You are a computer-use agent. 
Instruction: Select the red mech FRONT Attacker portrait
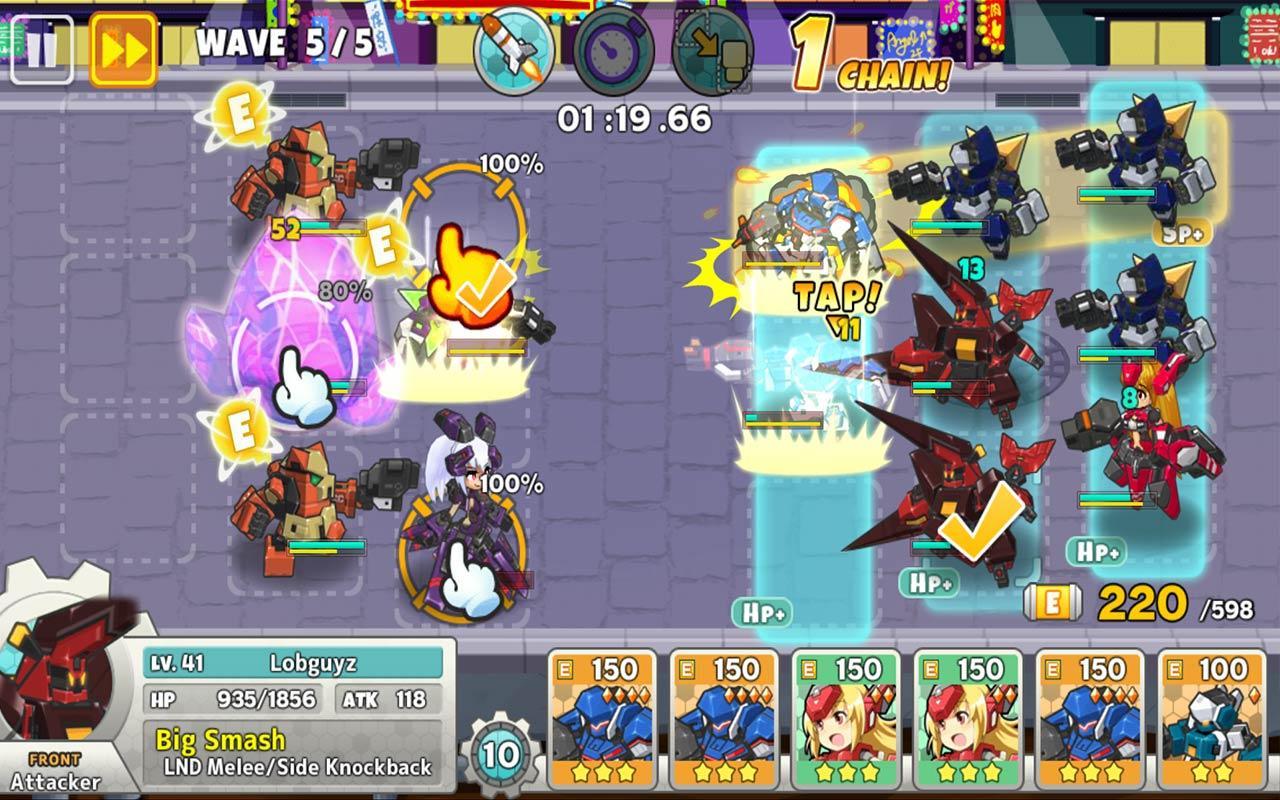(x=62, y=680)
